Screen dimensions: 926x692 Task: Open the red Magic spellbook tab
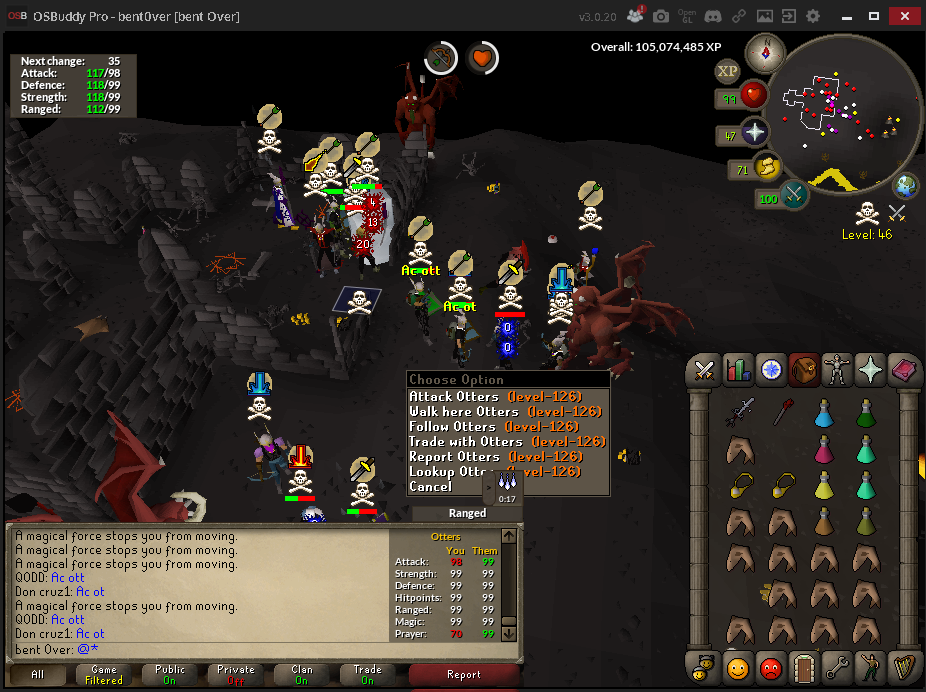(x=903, y=370)
